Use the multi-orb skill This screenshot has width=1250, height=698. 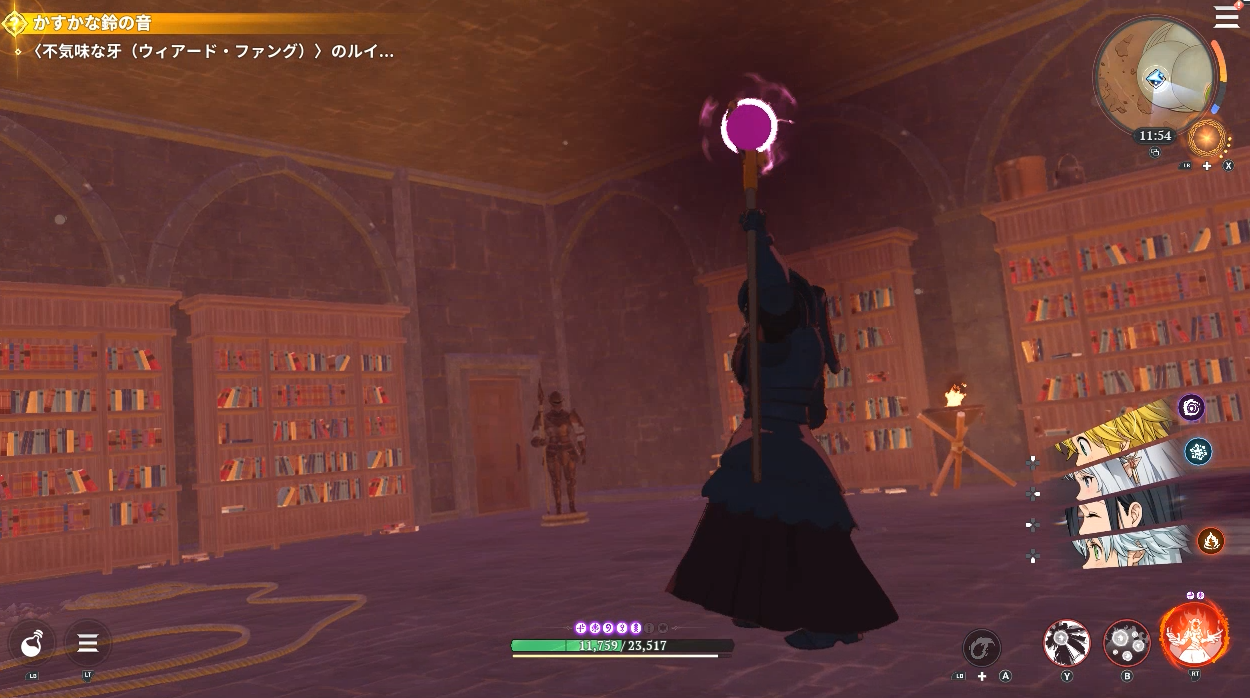pos(1127,643)
